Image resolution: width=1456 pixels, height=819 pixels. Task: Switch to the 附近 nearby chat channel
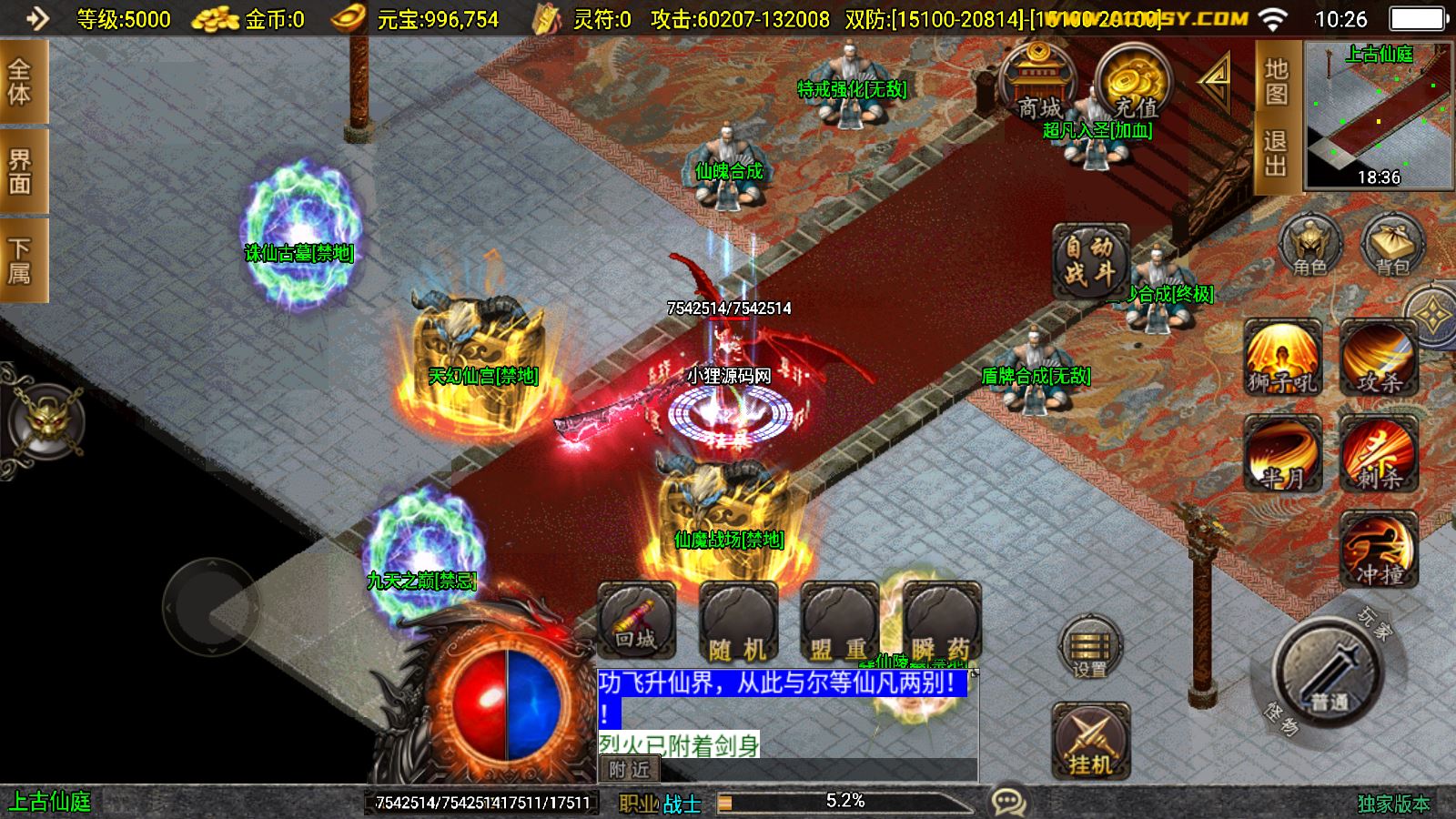point(630,770)
